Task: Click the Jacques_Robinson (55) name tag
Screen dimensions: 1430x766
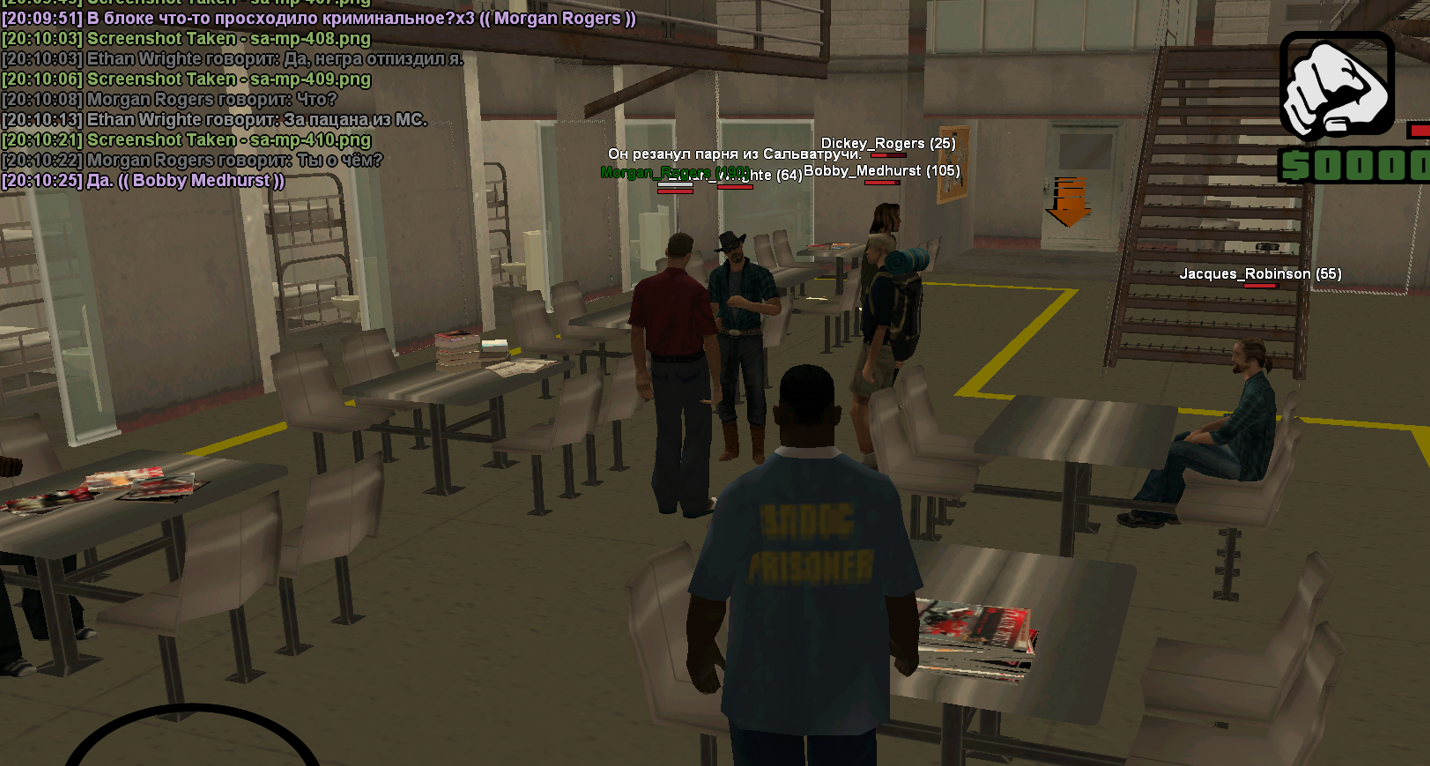Action: click(1260, 274)
